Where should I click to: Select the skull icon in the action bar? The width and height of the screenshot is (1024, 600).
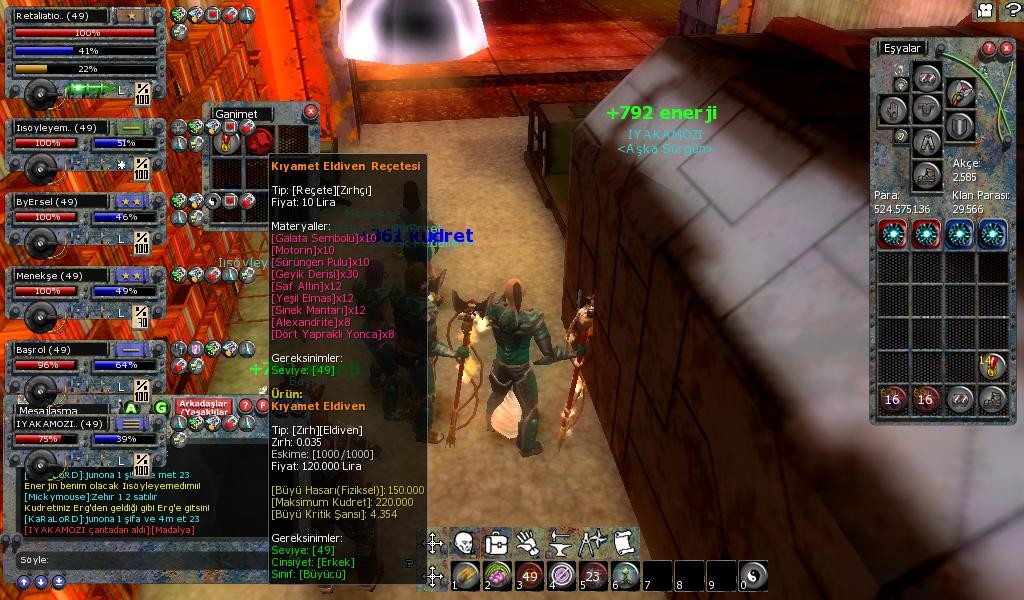click(x=464, y=543)
